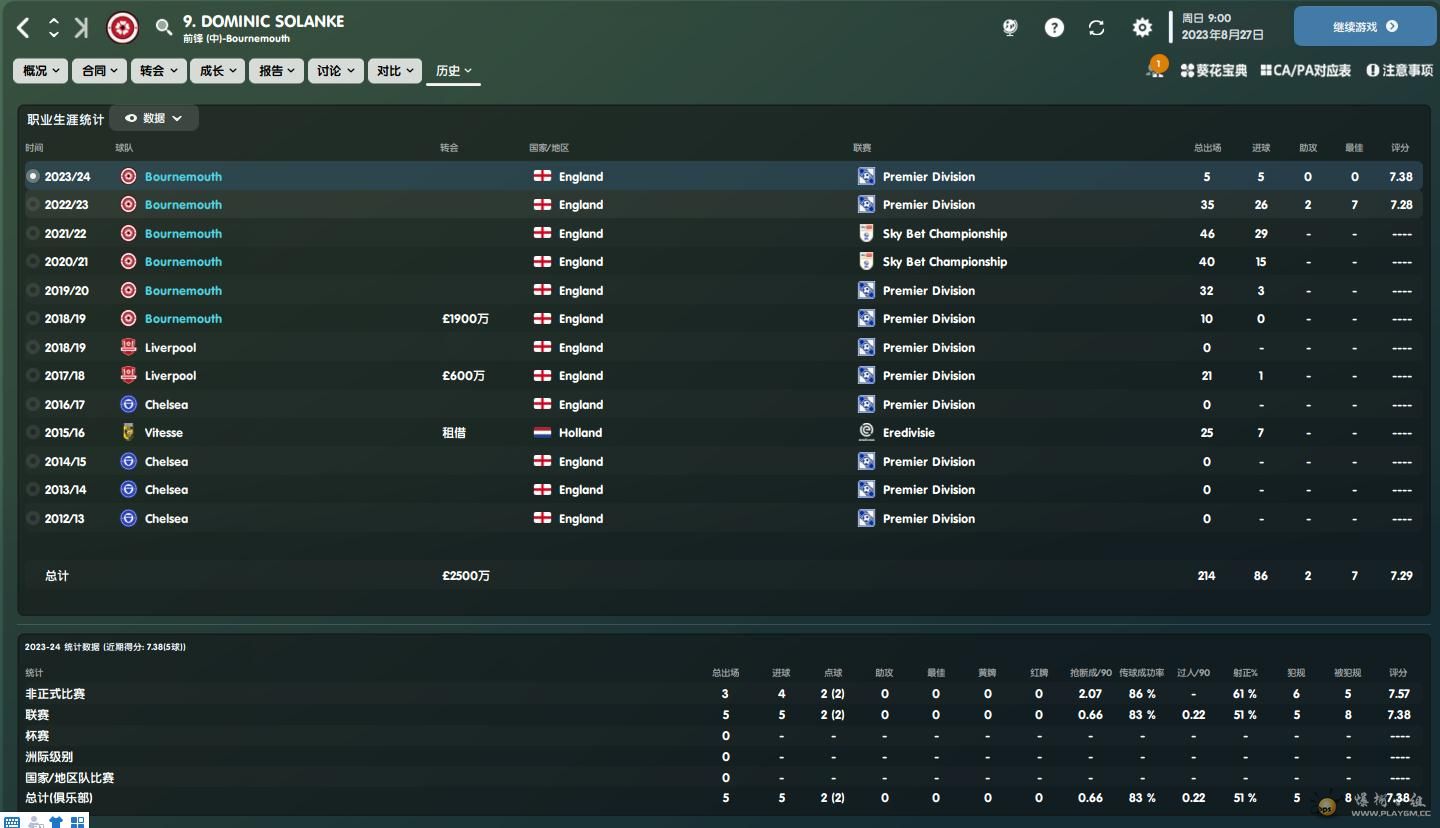Open the 注意事项 notes link
Viewport: 1440px width, 828px height.
point(1400,71)
